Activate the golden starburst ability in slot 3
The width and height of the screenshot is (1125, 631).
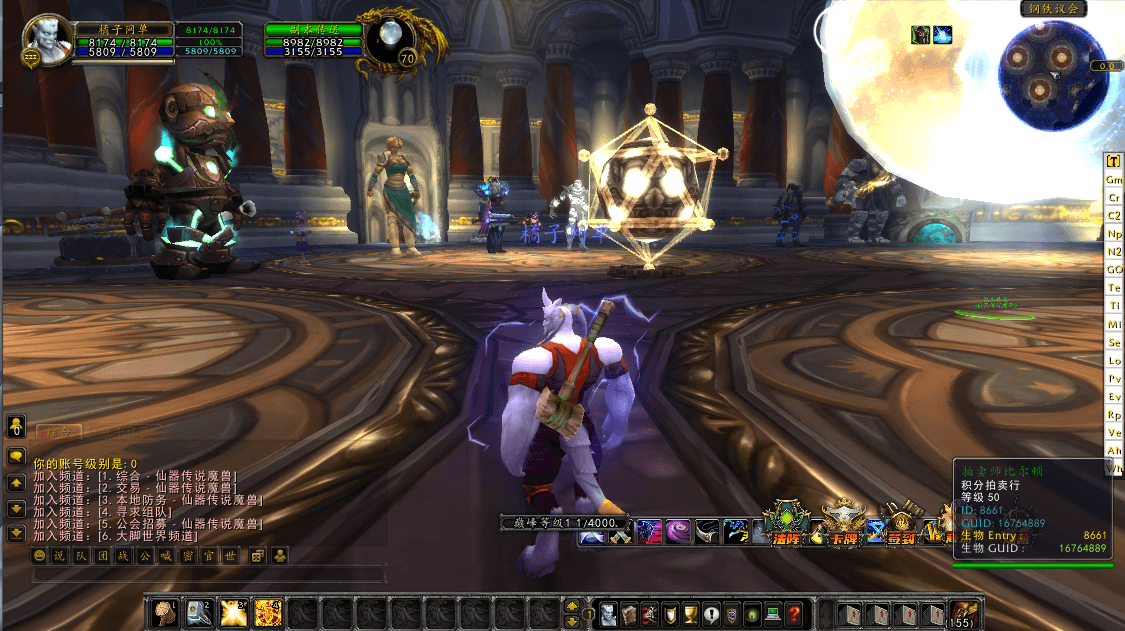click(x=234, y=612)
